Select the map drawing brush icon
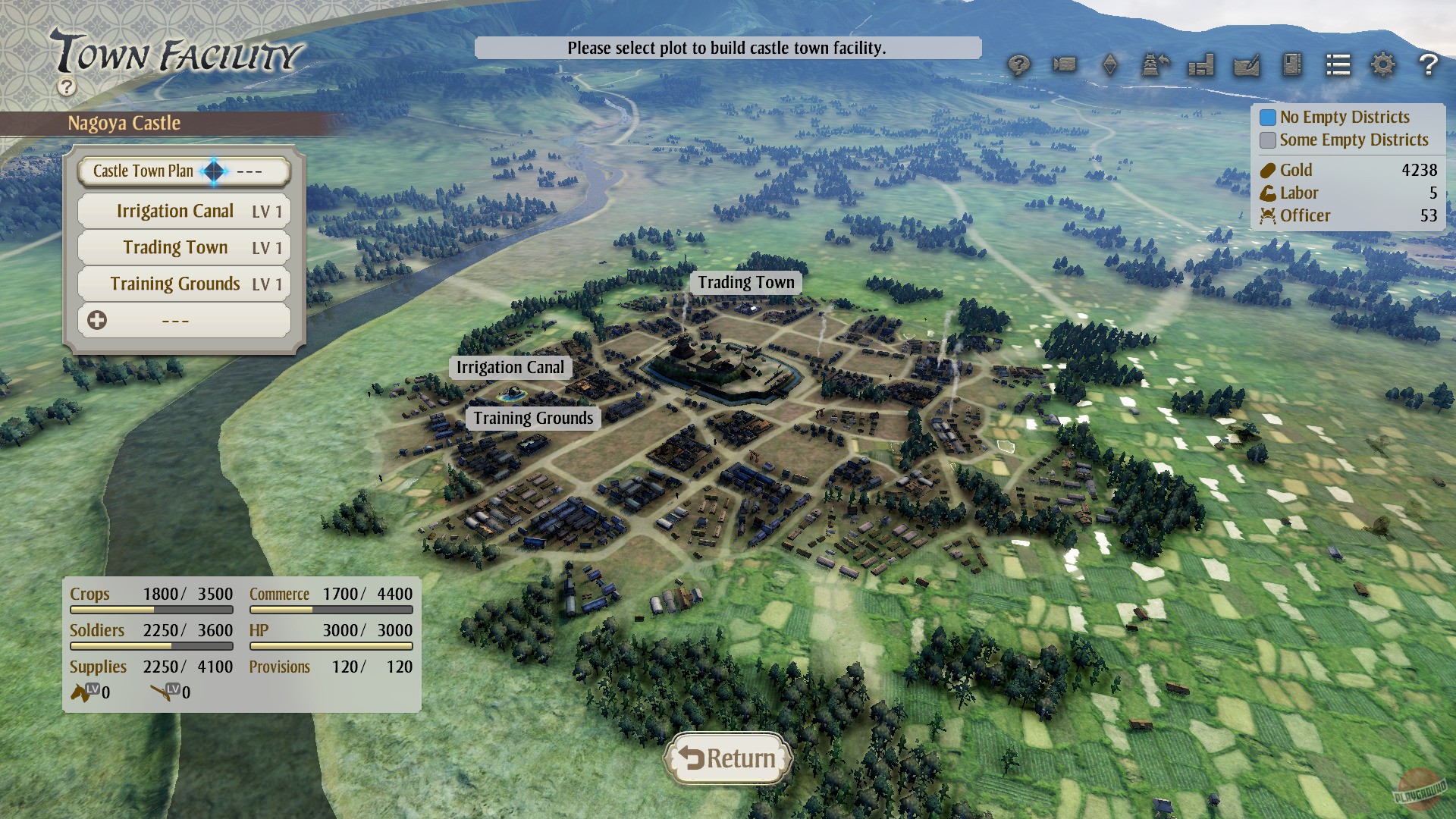Viewport: 1456px width, 819px height. tap(1246, 65)
